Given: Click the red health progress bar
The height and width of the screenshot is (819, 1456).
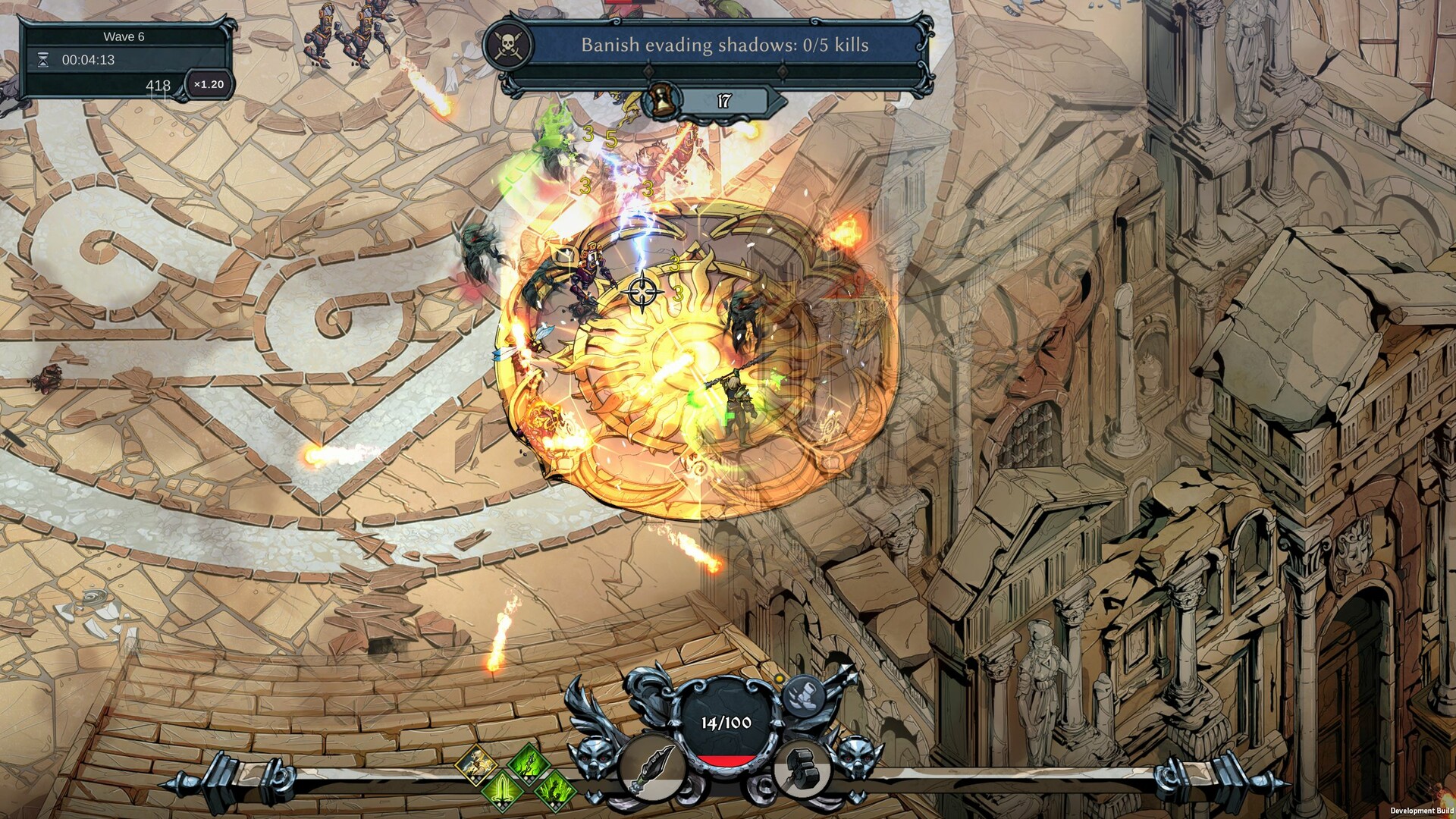Looking at the screenshot, I should 727,761.
